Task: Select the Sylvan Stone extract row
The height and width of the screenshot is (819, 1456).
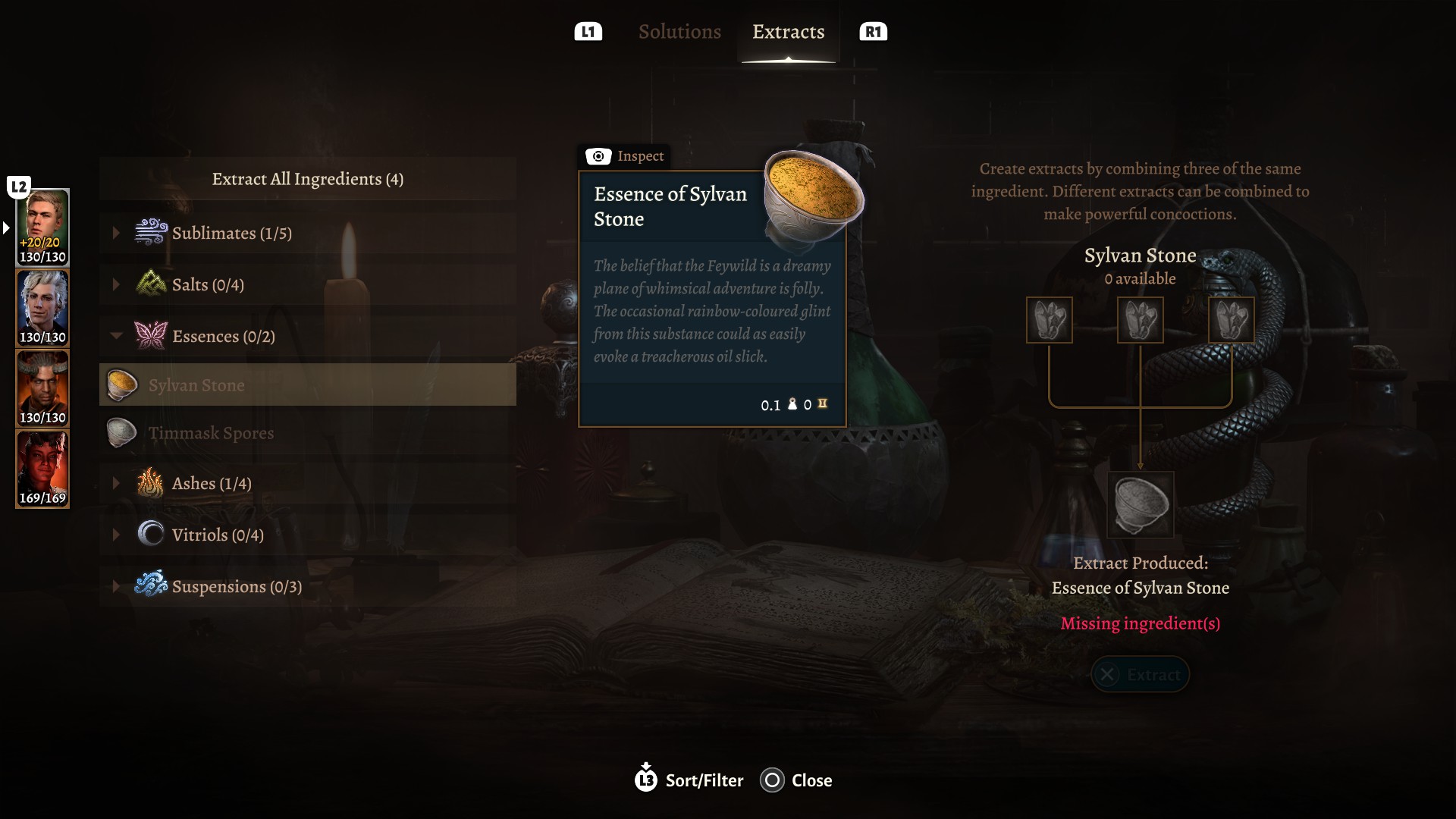Action: coord(307,384)
